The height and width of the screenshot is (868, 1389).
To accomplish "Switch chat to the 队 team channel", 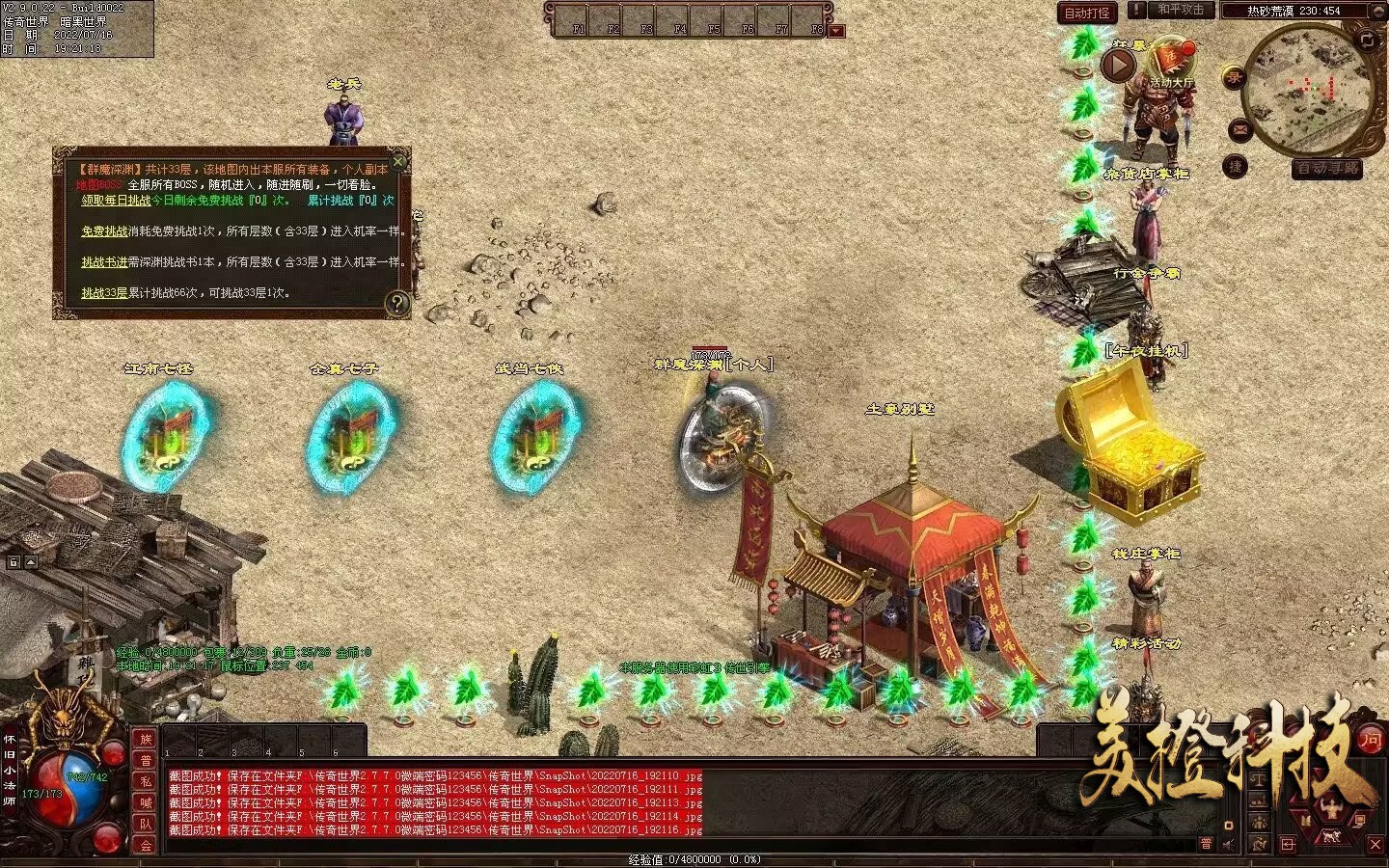I will (x=146, y=824).
